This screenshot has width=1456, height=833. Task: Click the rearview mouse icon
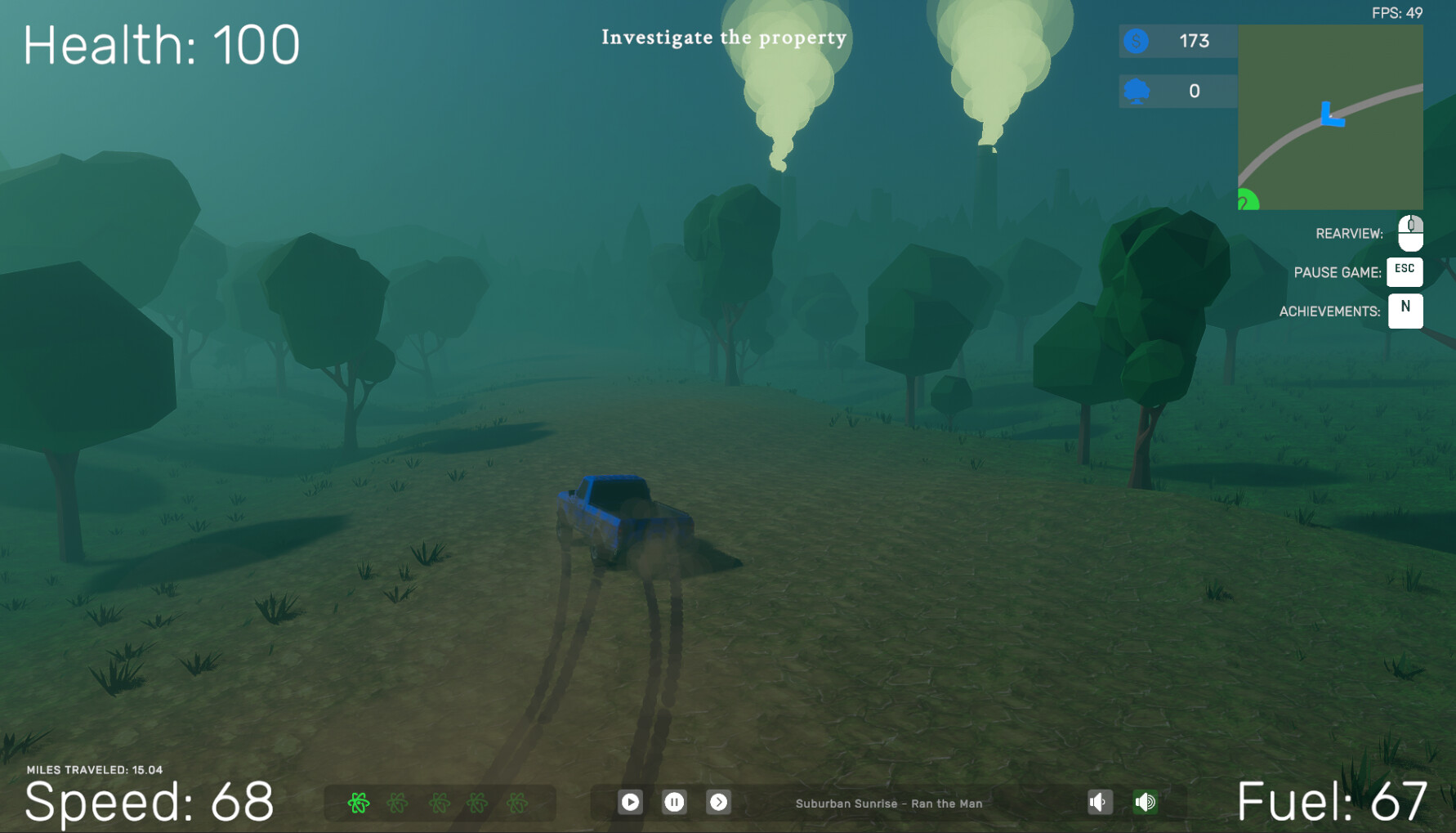pos(1407,233)
